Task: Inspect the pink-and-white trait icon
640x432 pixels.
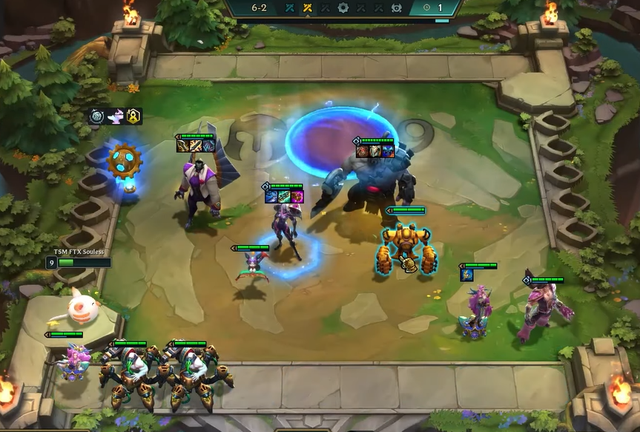Action: [116, 116]
